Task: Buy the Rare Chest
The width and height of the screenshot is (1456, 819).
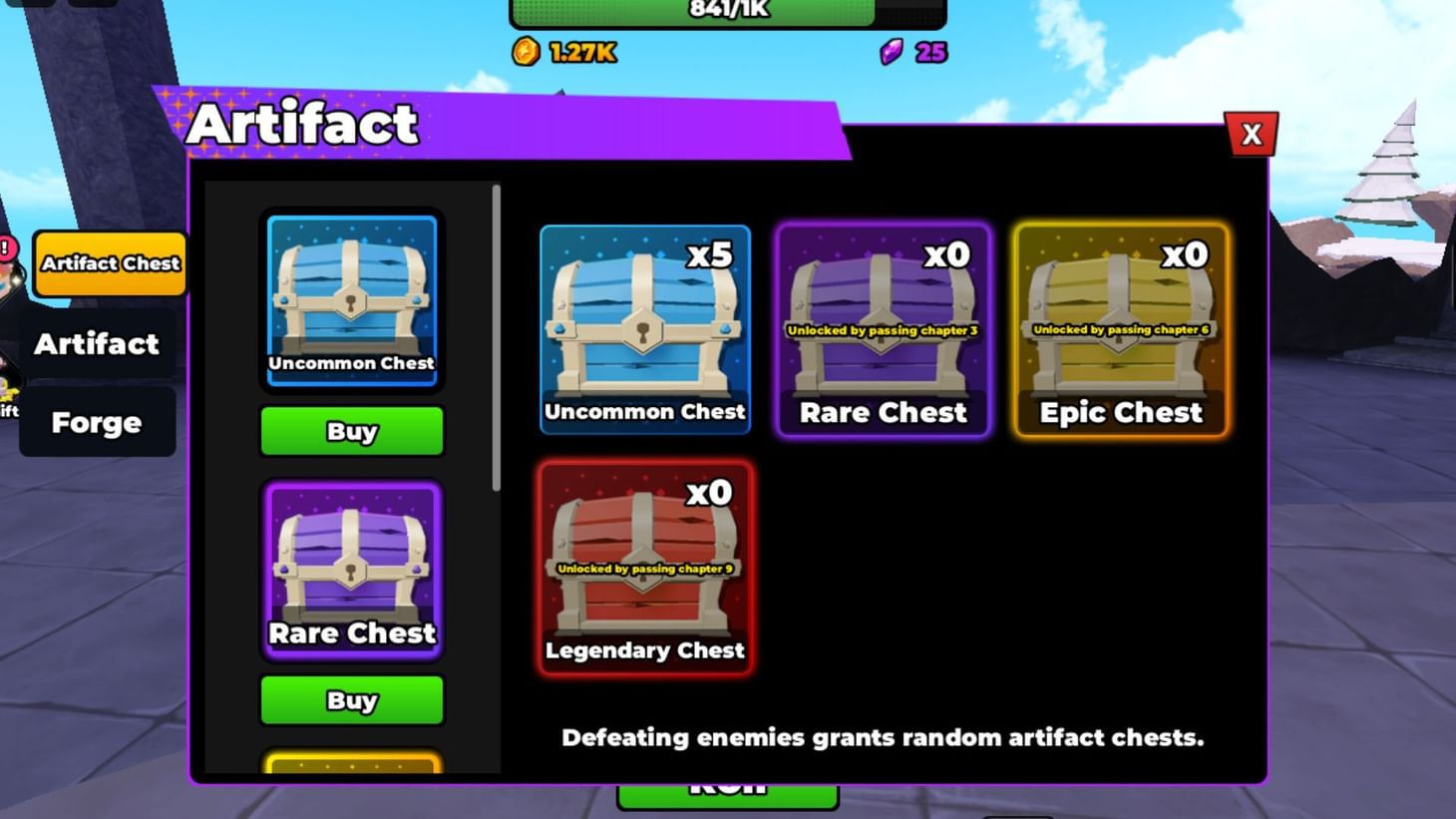Action: point(351,699)
